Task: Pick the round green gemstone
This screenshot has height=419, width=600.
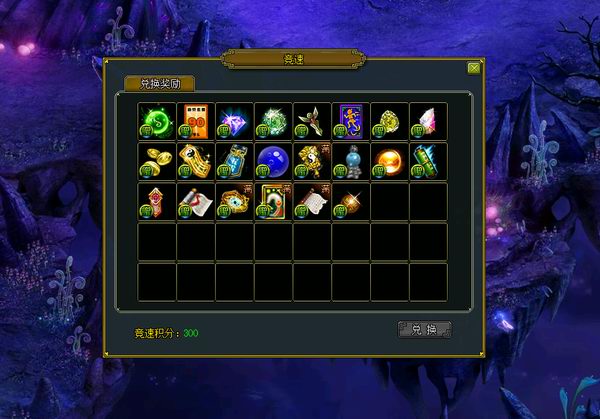Action: [x=272, y=120]
